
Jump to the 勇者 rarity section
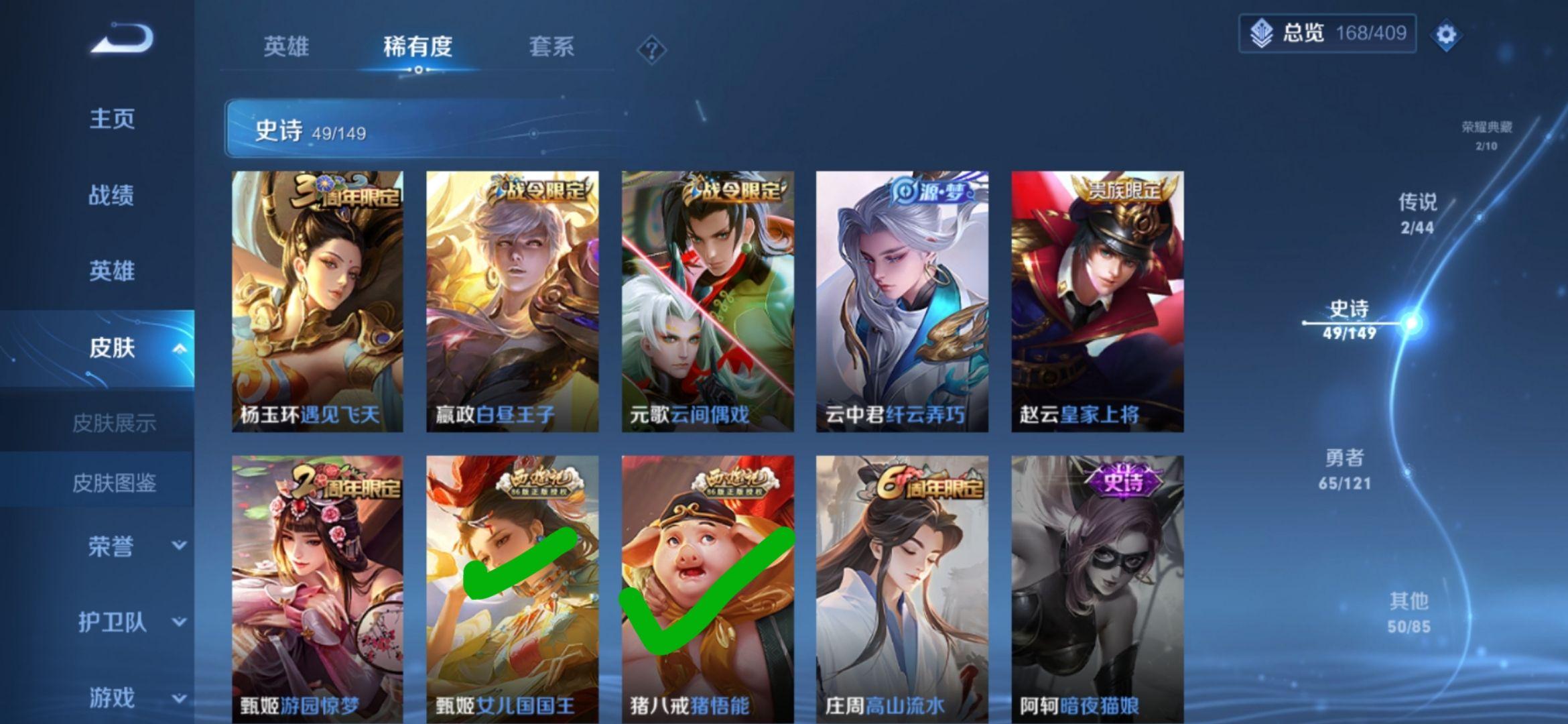[1344, 469]
